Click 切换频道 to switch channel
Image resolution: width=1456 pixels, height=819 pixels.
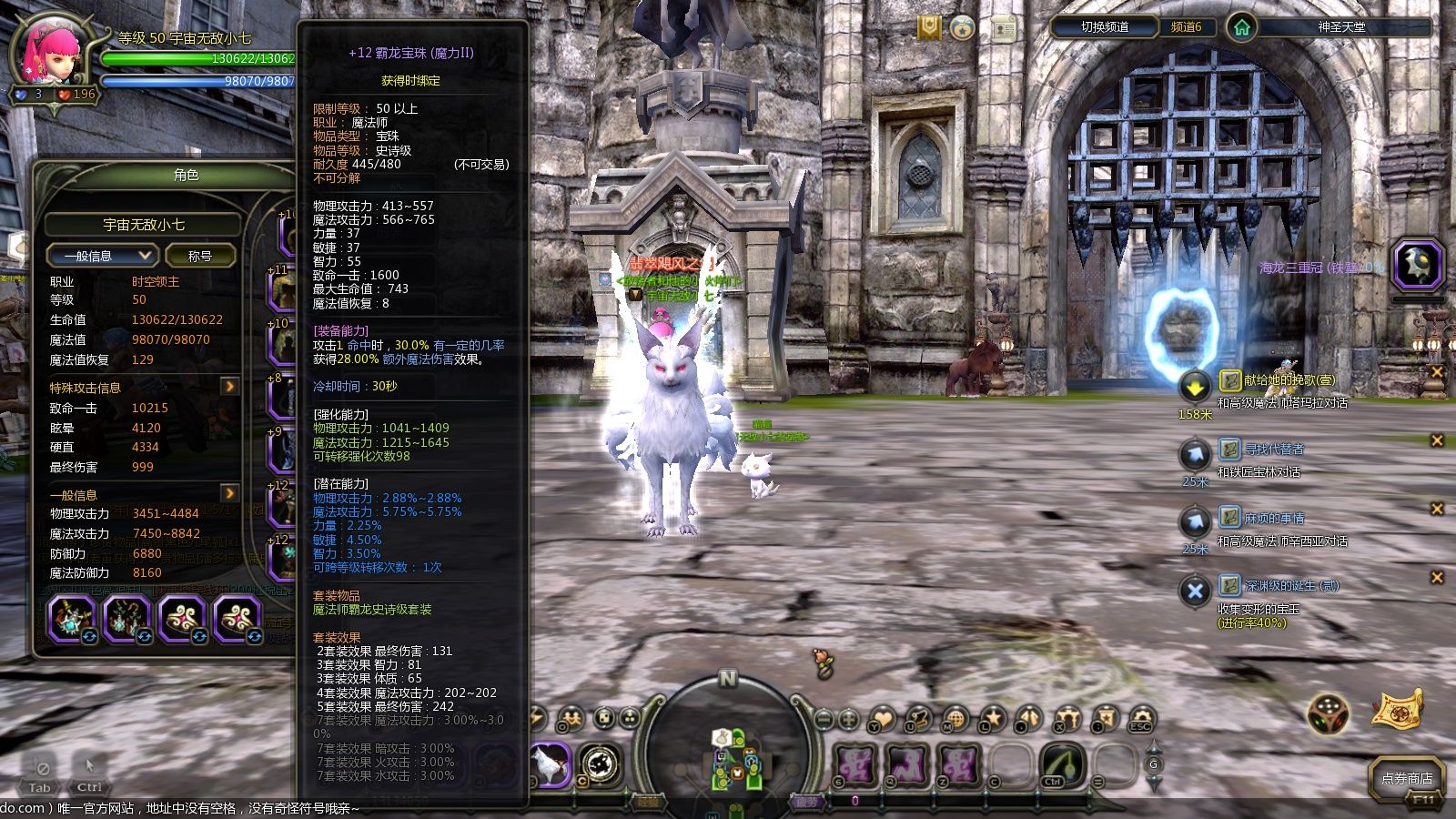pyautogui.click(x=1105, y=27)
